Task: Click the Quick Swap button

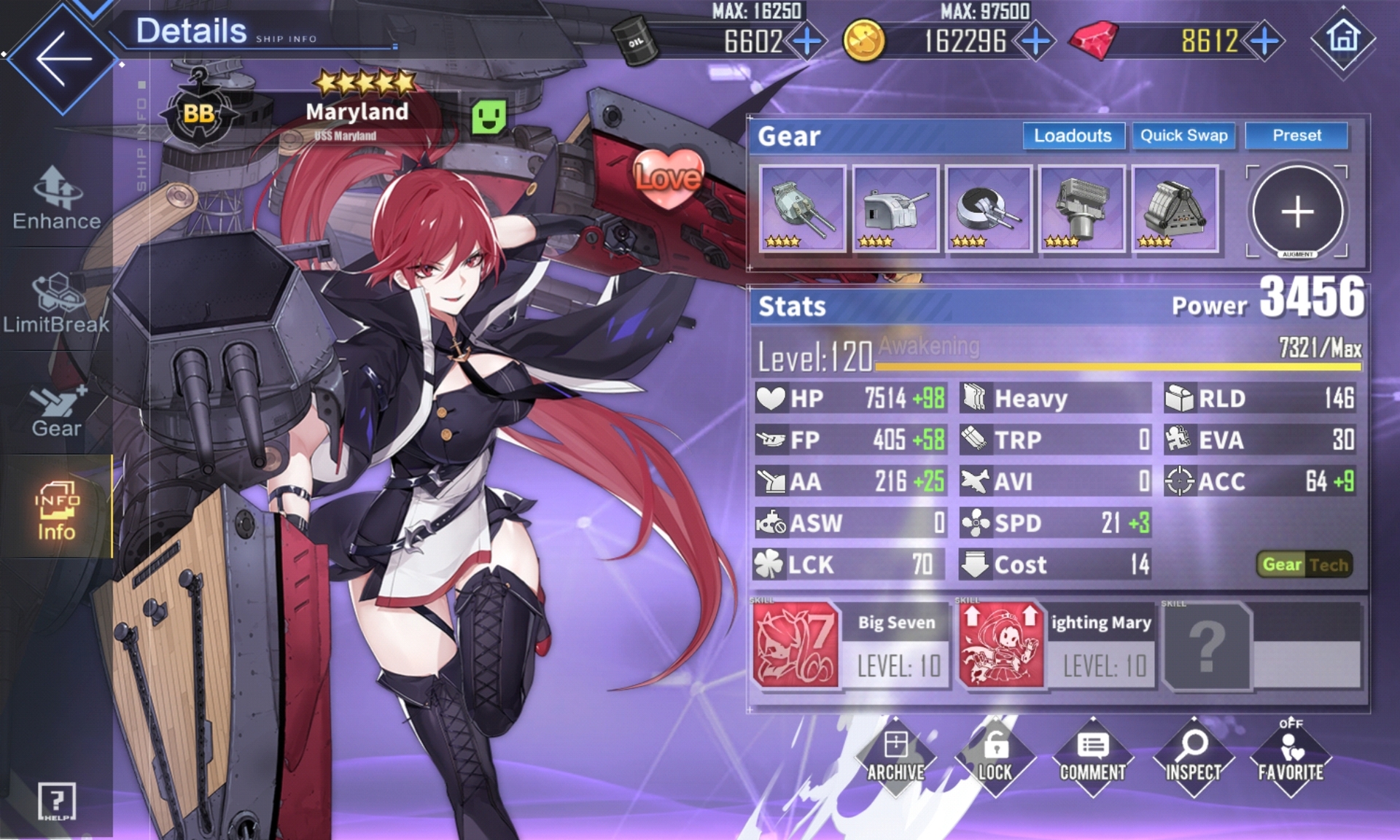Action: click(x=1183, y=136)
